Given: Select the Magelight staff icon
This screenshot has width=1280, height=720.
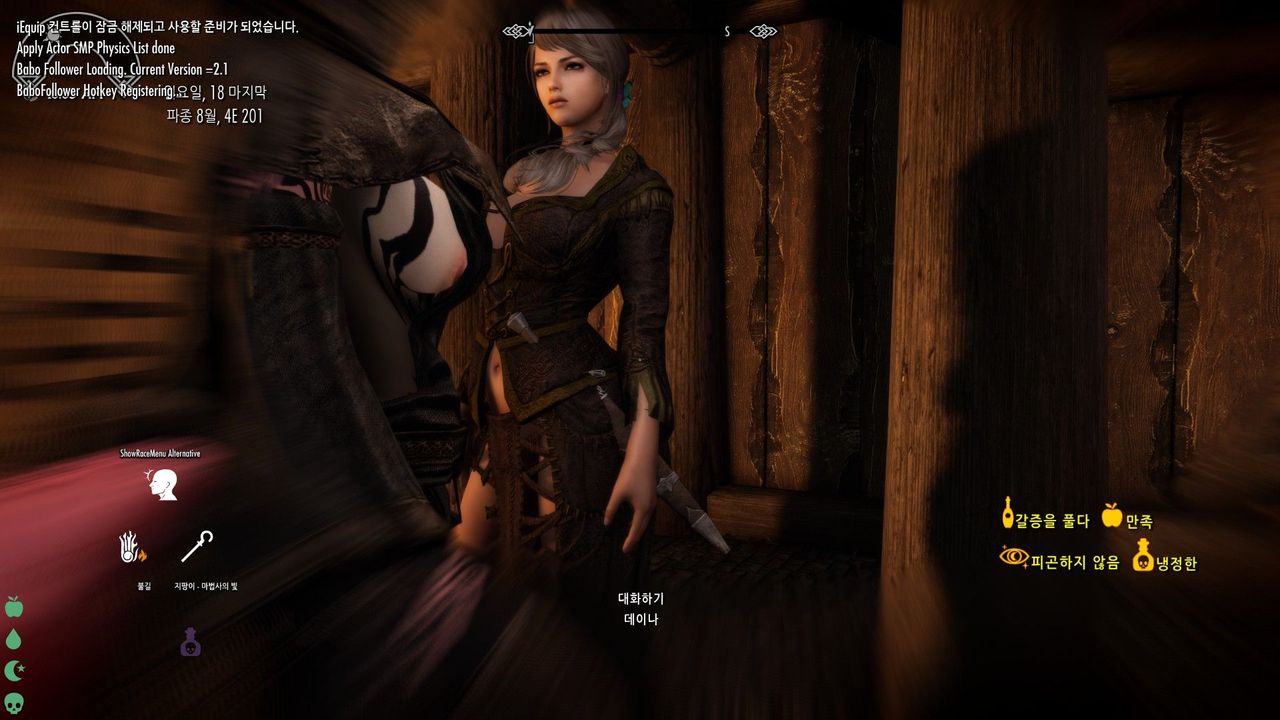Looking at the screenshot, I should pos(196,546).
